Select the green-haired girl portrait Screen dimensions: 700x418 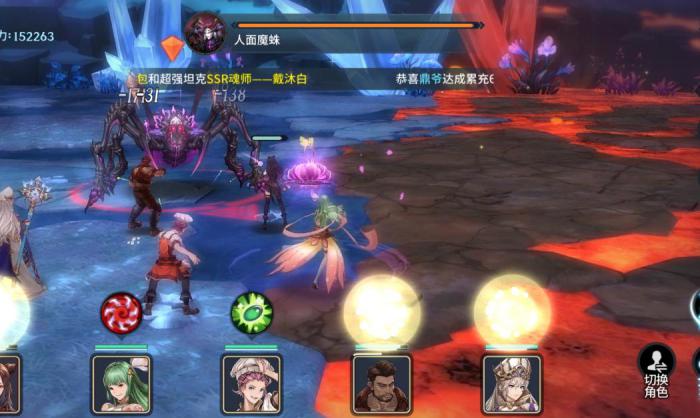click(x=121, y=384)
